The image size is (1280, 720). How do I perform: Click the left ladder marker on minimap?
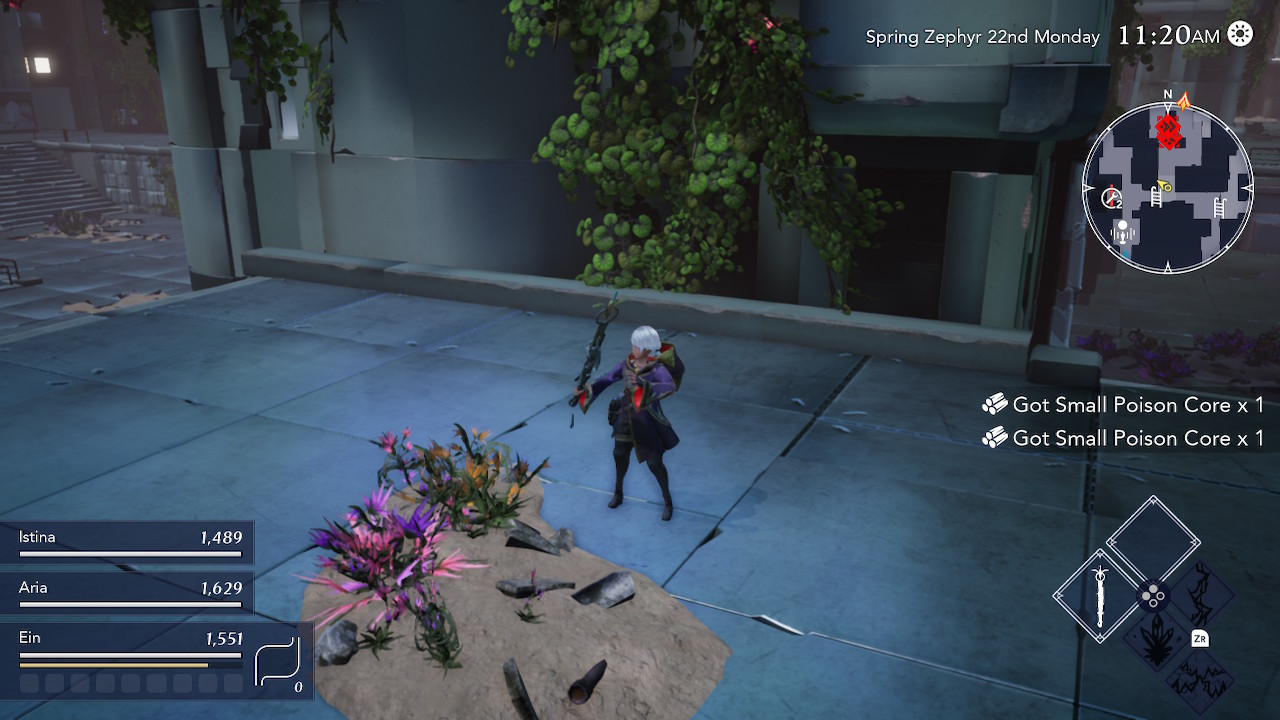1156,196
